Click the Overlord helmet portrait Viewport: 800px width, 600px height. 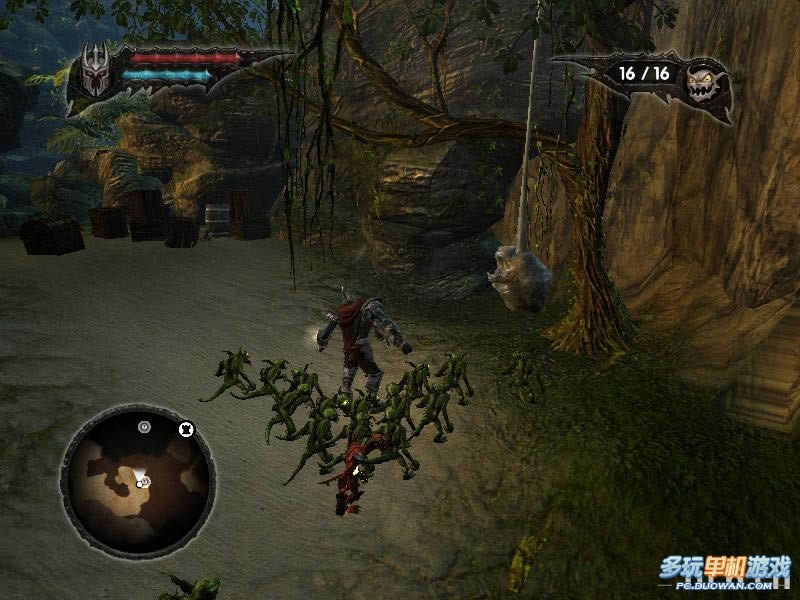click(95, 74)
